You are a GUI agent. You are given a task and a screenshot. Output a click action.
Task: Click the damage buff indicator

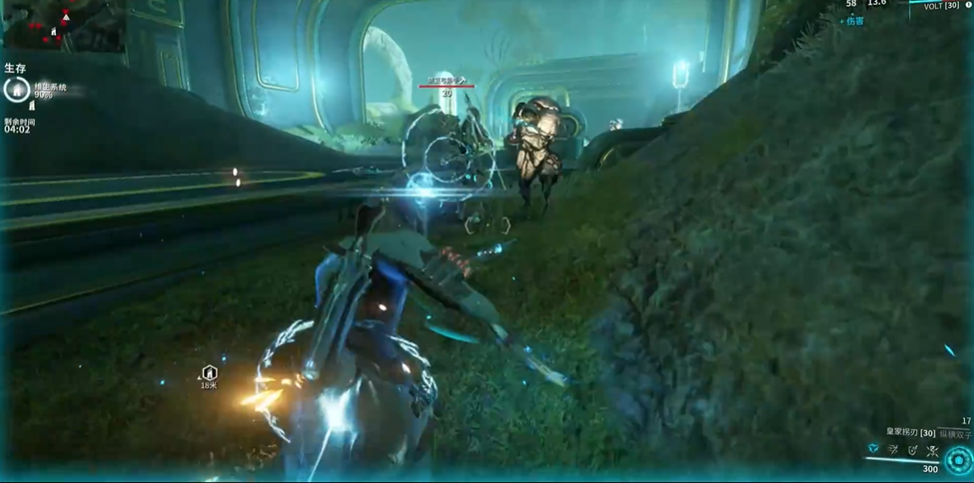(x=851, y=21)
